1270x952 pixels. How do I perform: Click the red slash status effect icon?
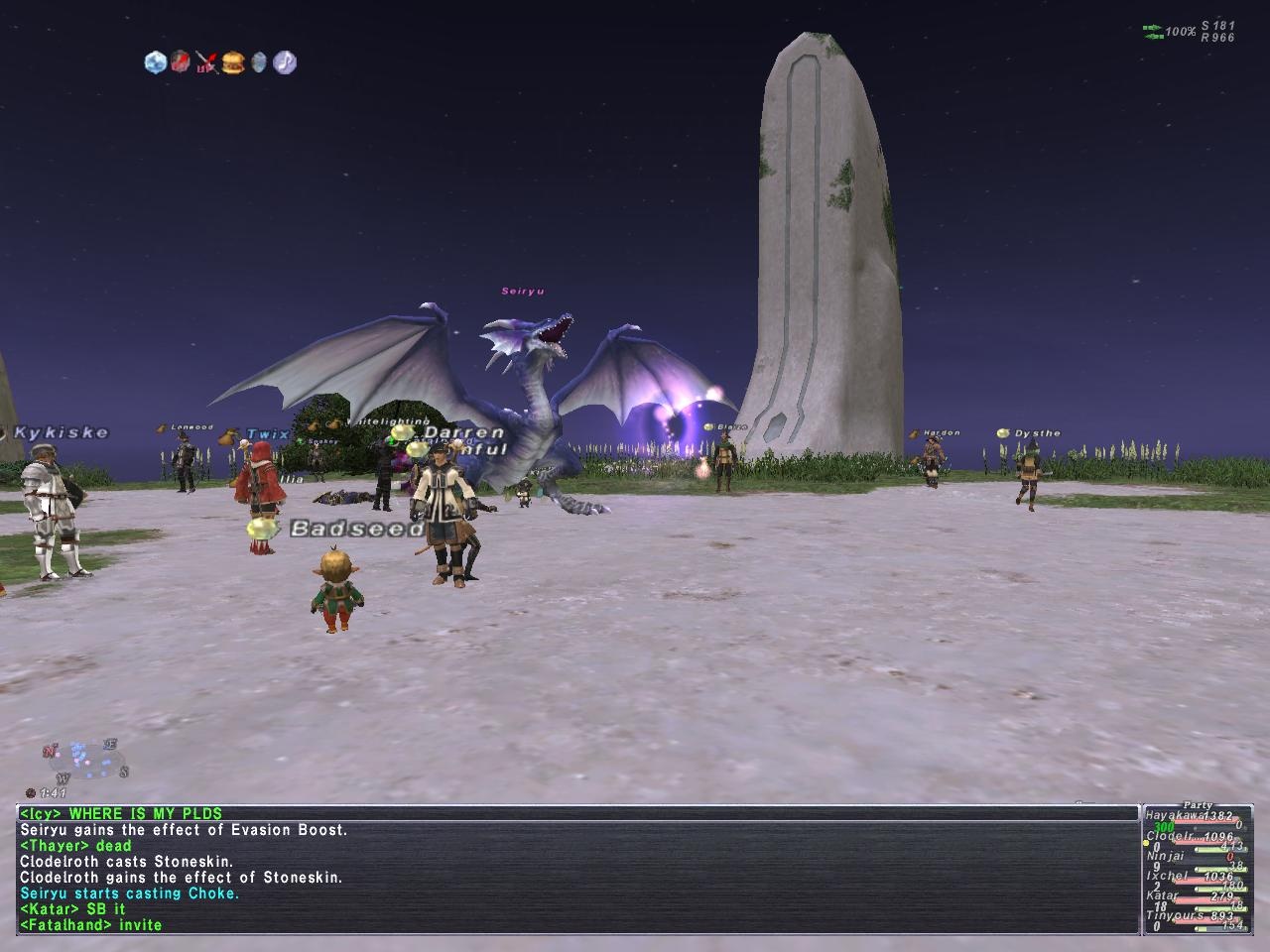click(180, 62)
